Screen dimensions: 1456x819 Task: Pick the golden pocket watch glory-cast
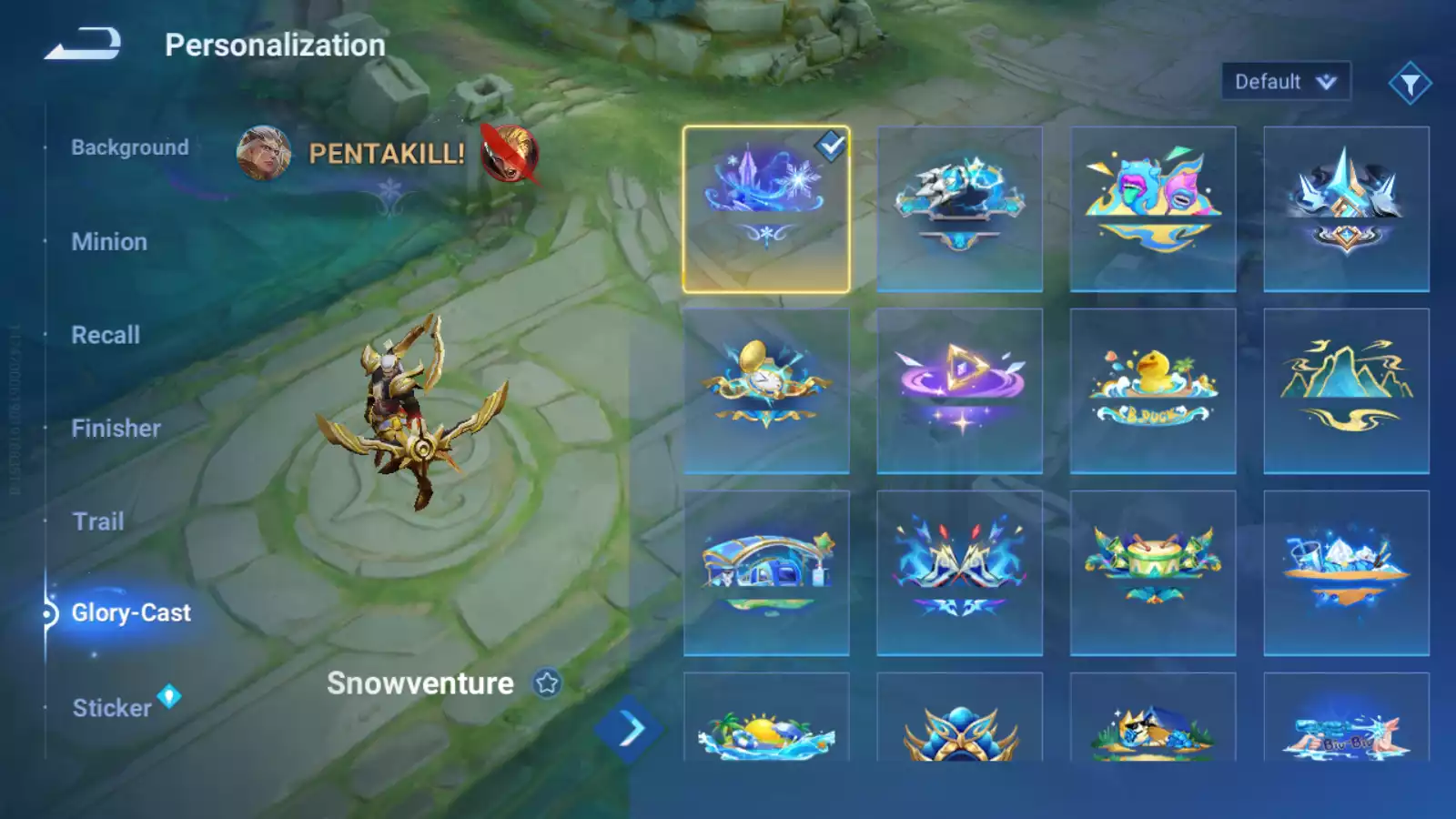tap(766, 391)
